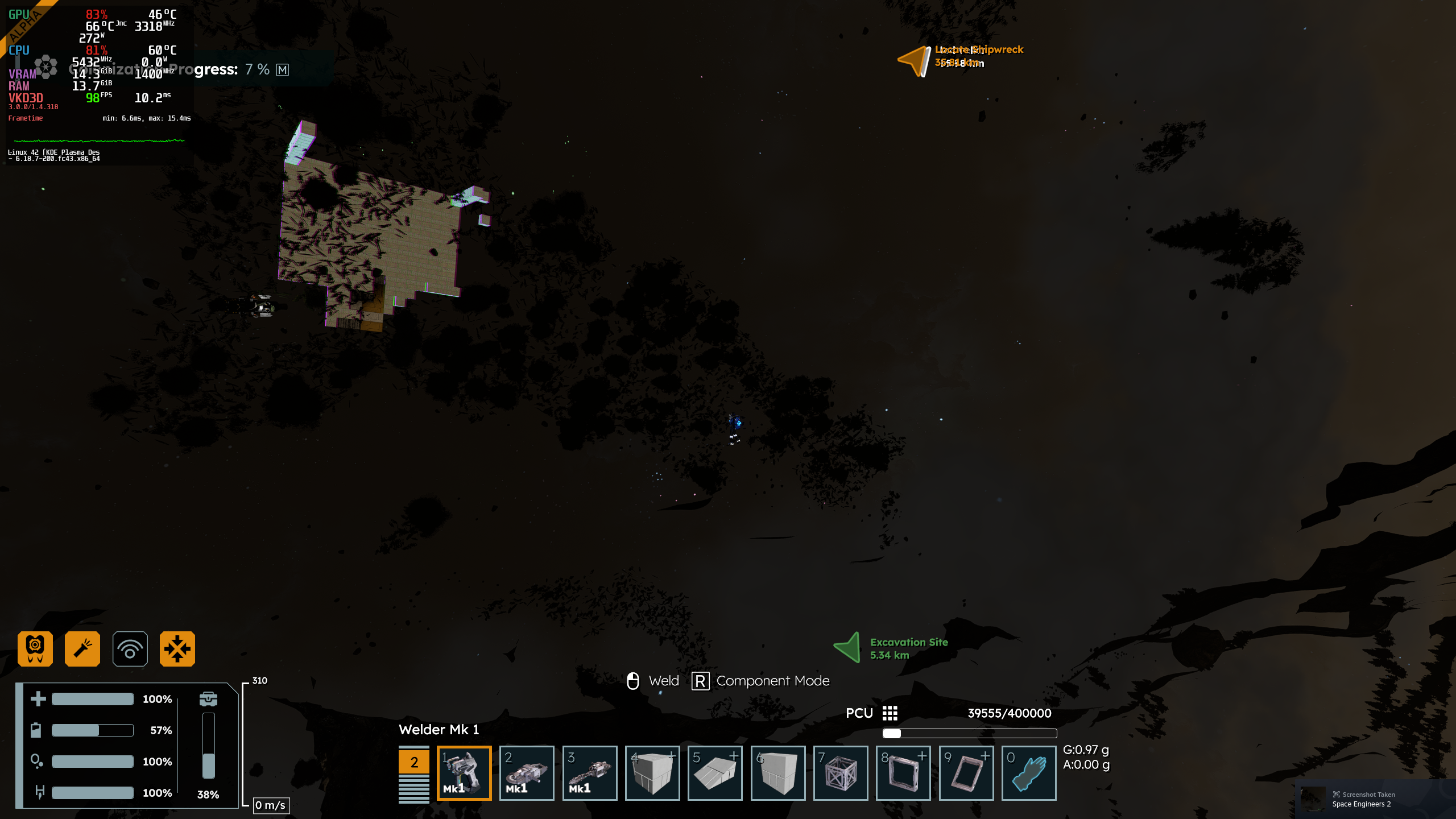
Task: Choose the hand drill Mk1 slot
Action: (589, 772)
